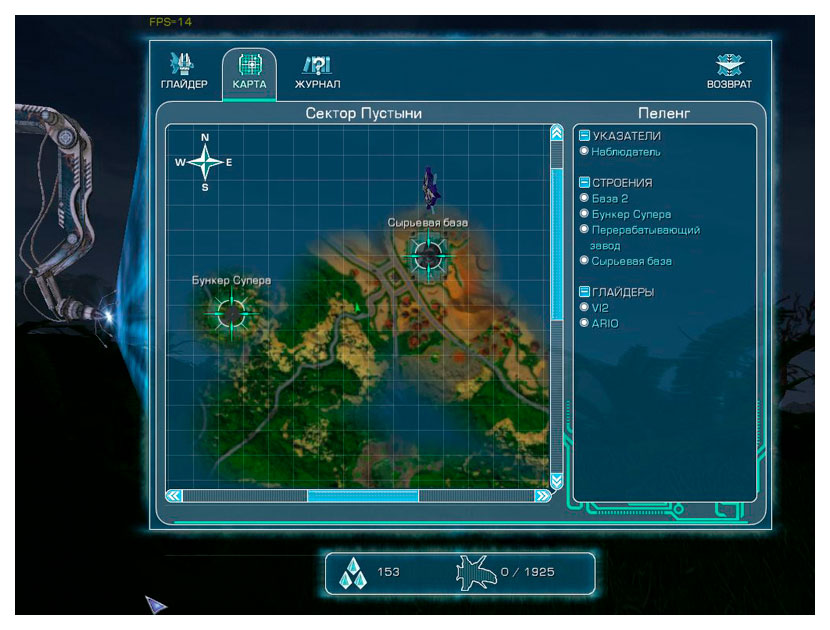This screenshot has height=630, width=830.
Task: Click the Возврат return button
Action: click(x=729, y=73)
